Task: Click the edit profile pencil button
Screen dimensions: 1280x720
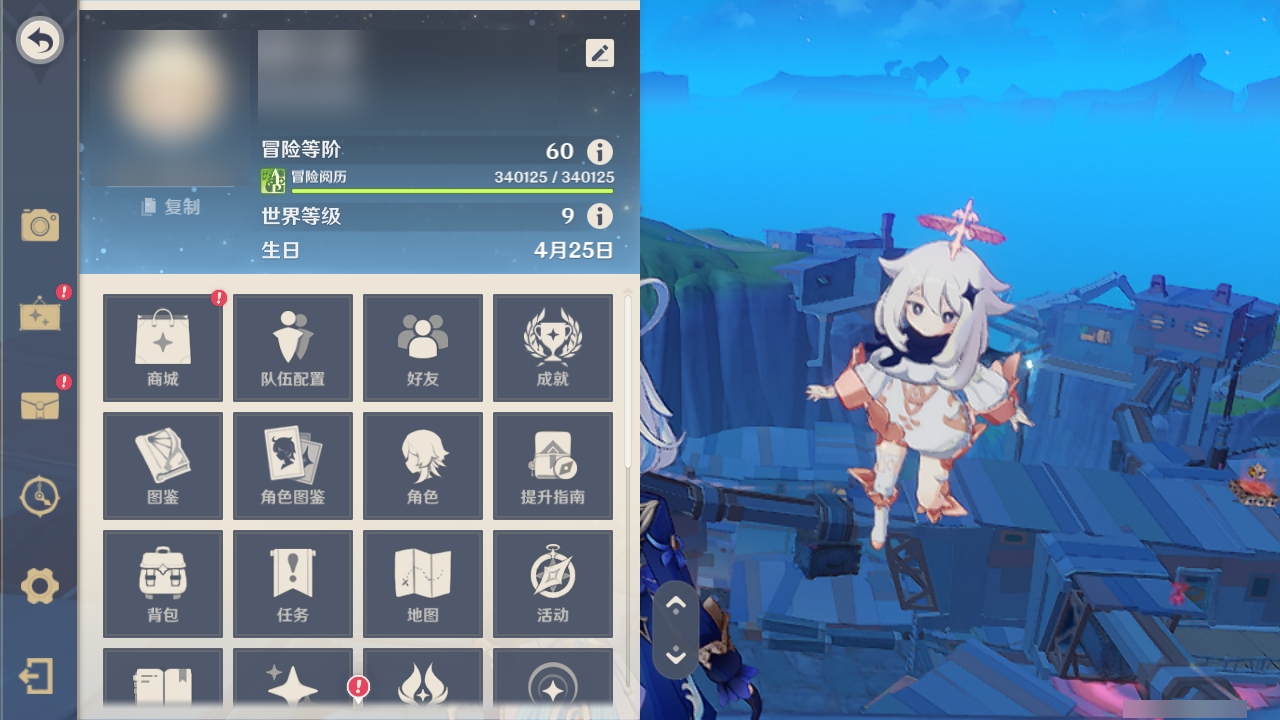Action: click(x=599, y=53)
